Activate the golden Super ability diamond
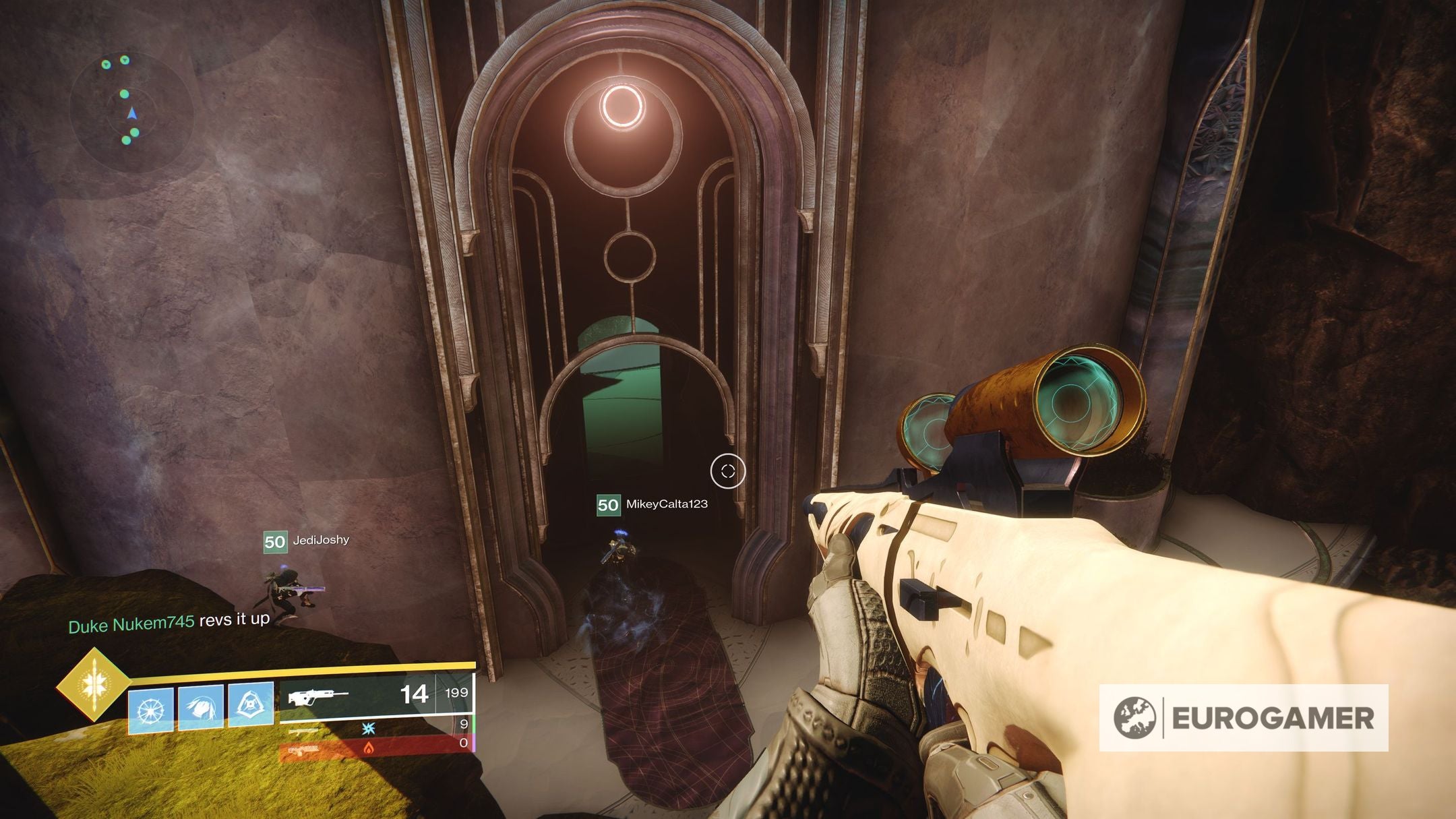The width and height of the screenshot is (1456, 819). click(93, 685)
